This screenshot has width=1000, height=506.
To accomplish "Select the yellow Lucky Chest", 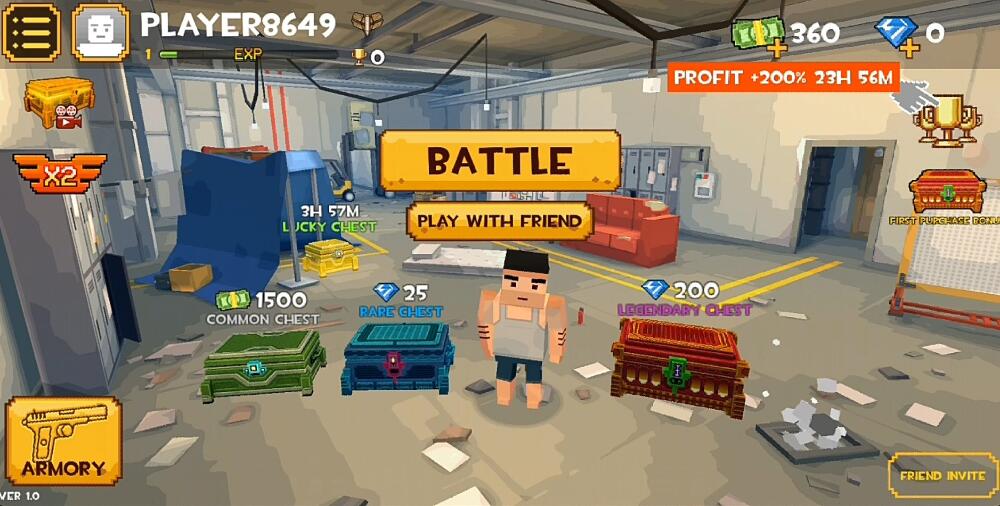I will pos(330,256).
